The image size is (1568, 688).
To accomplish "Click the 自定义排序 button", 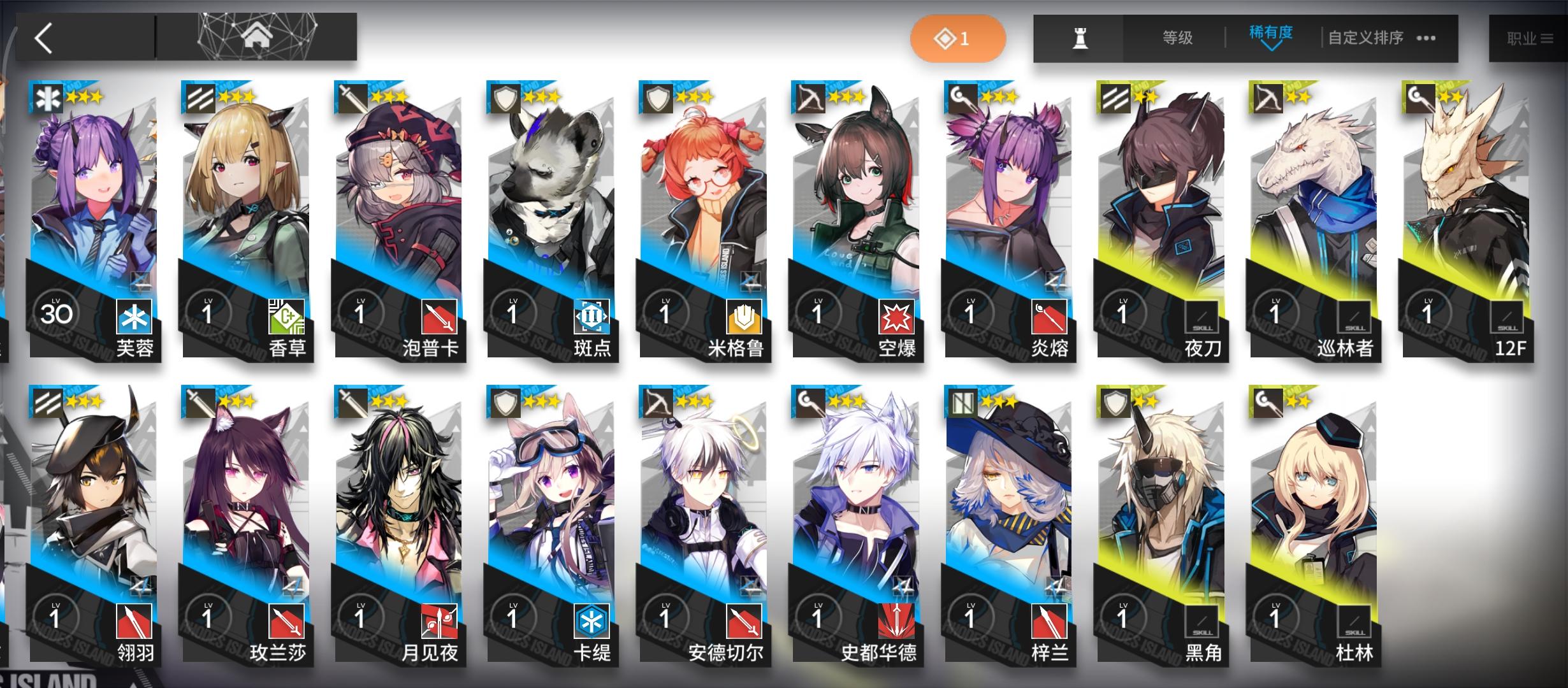I will point(1364,37).
